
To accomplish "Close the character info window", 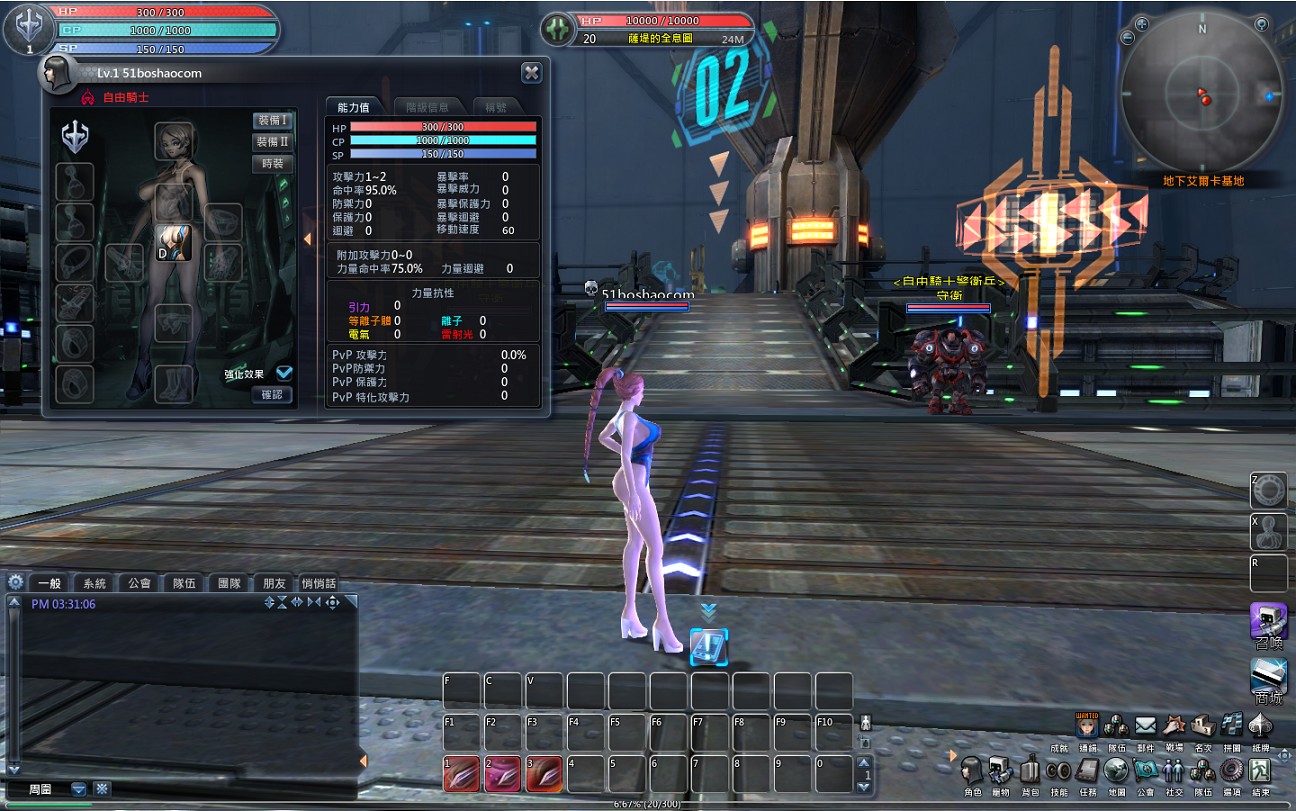I will coord(531,72).
